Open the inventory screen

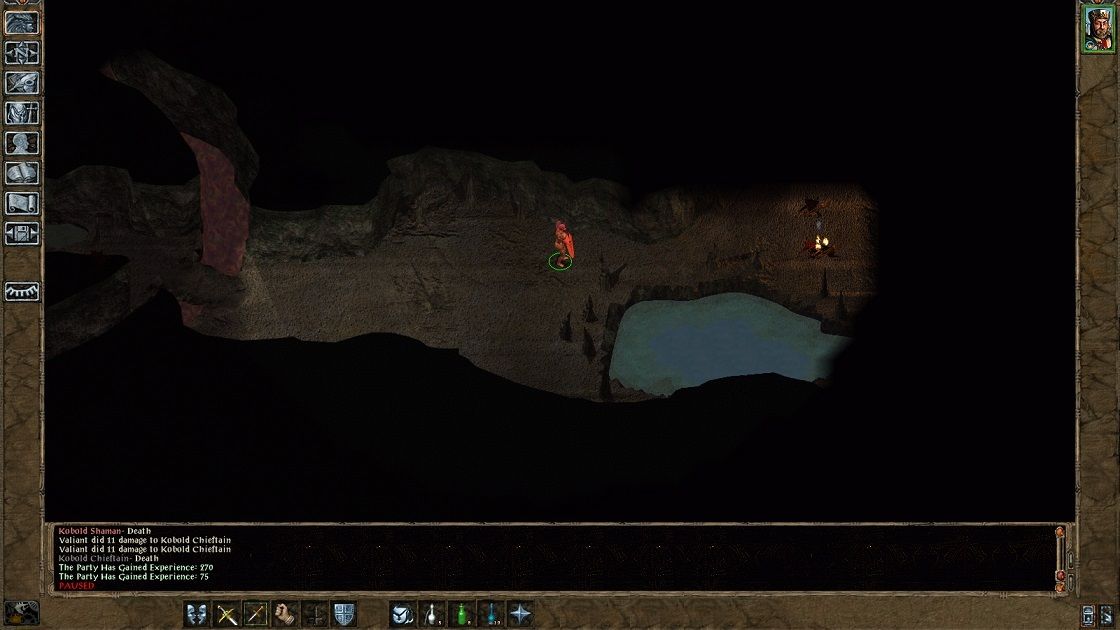[22, 113]
